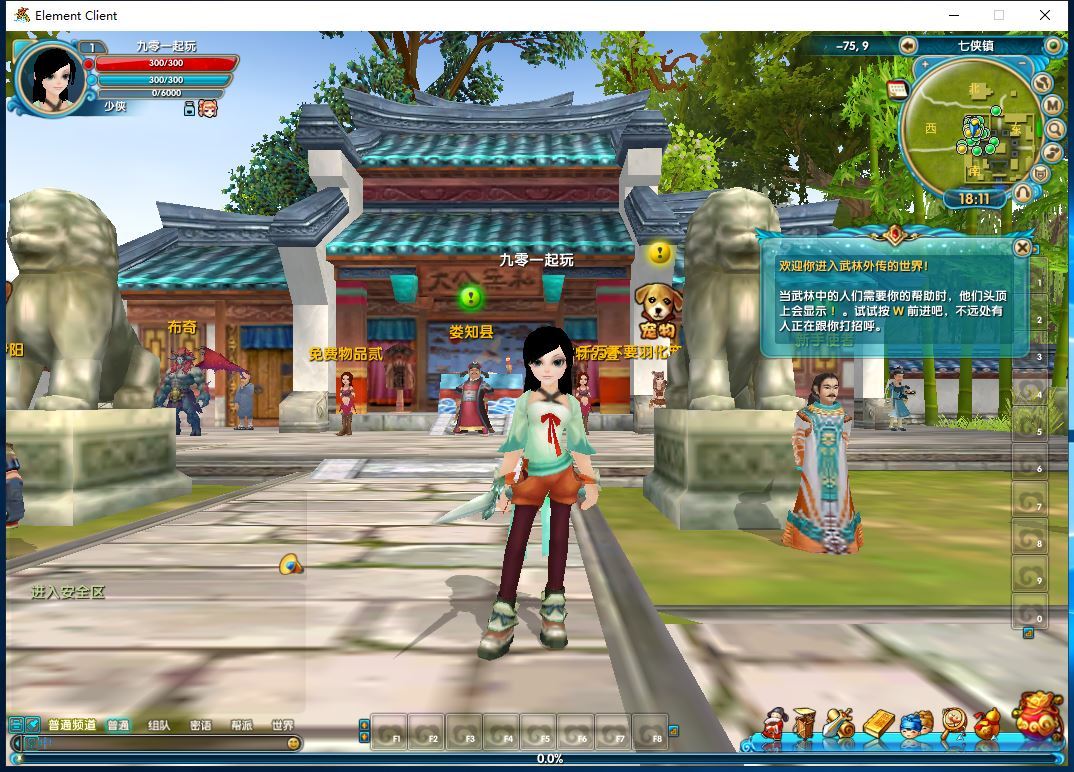Image resolution: width=1074 pixels, height=772 pixels.
Task: Close the welcome tutorial tip panel
Action: pyautogui.click(x=1022, y=247)
